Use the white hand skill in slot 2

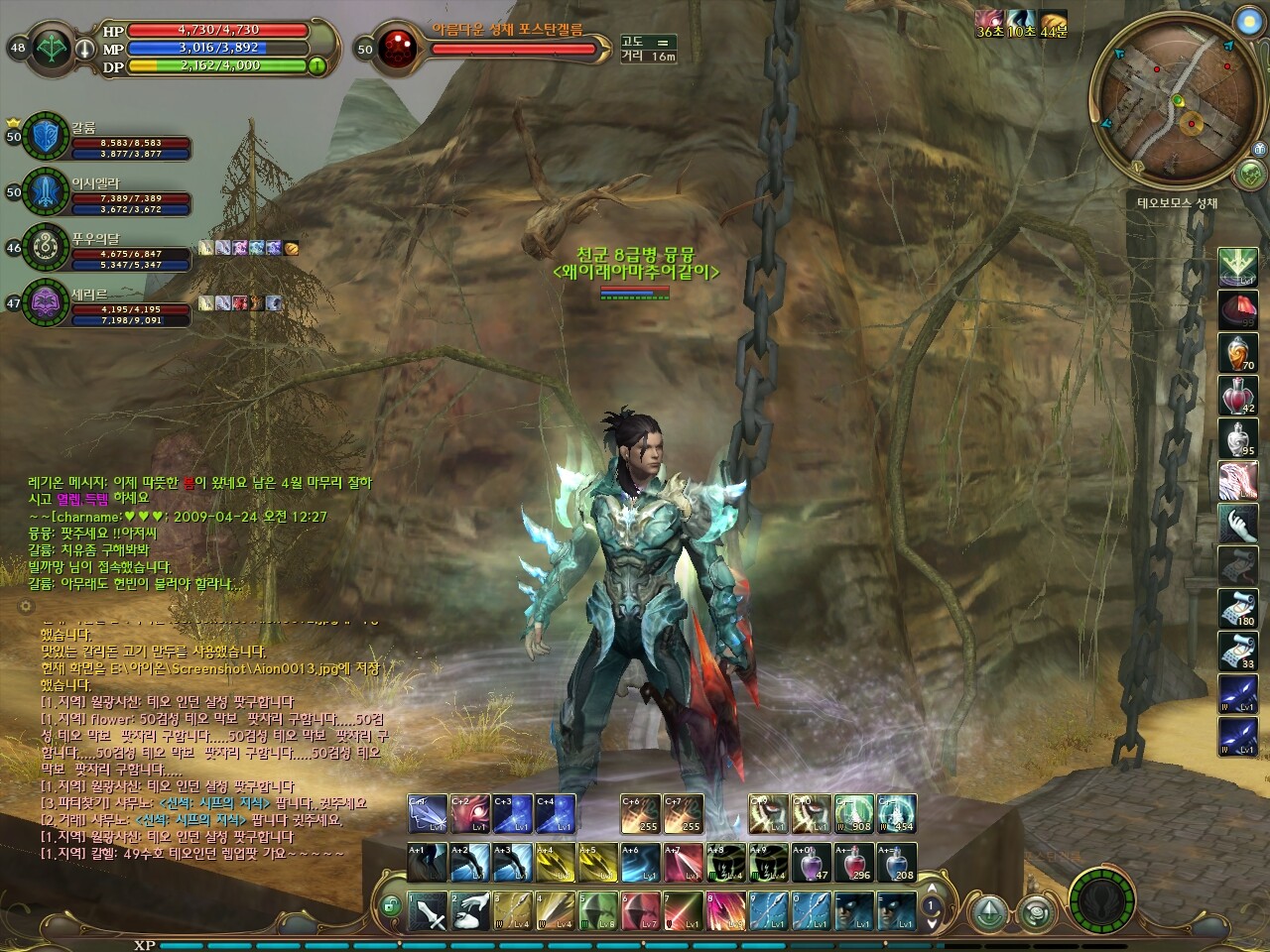pos(471,911)
